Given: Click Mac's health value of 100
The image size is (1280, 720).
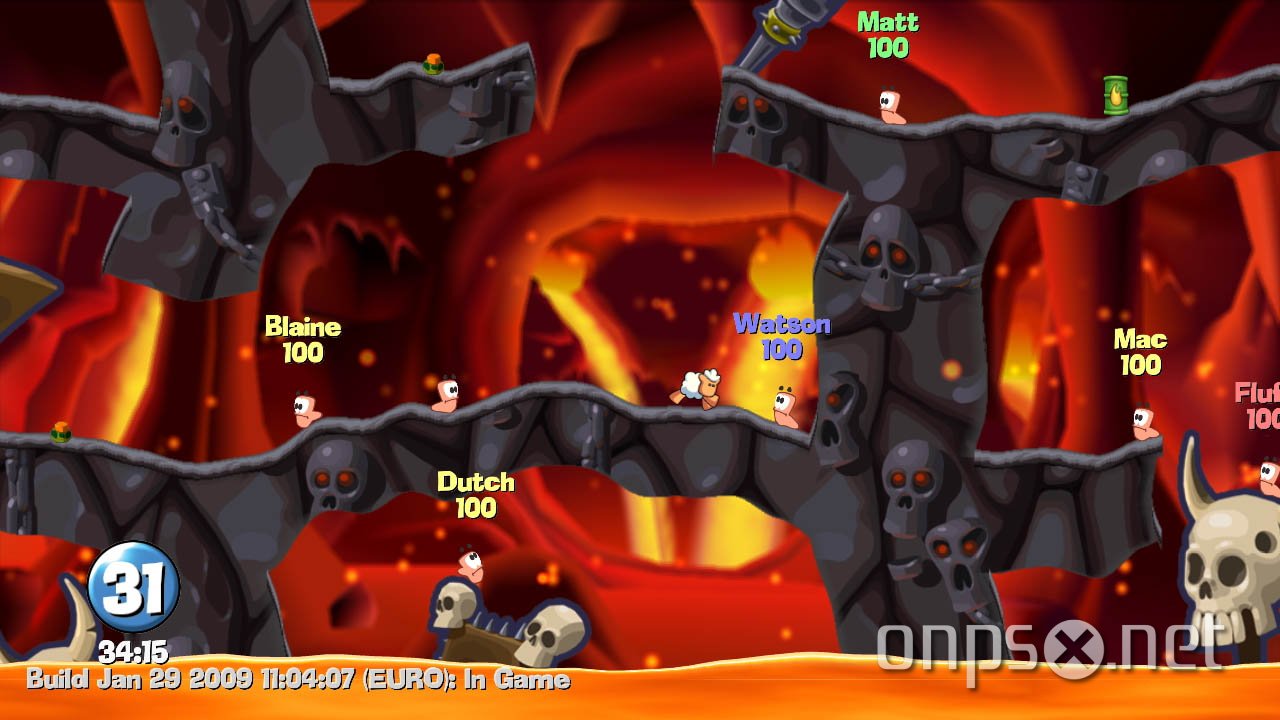Looking at the screenshot, I should pyautogui.click(x=1140, y=365).
